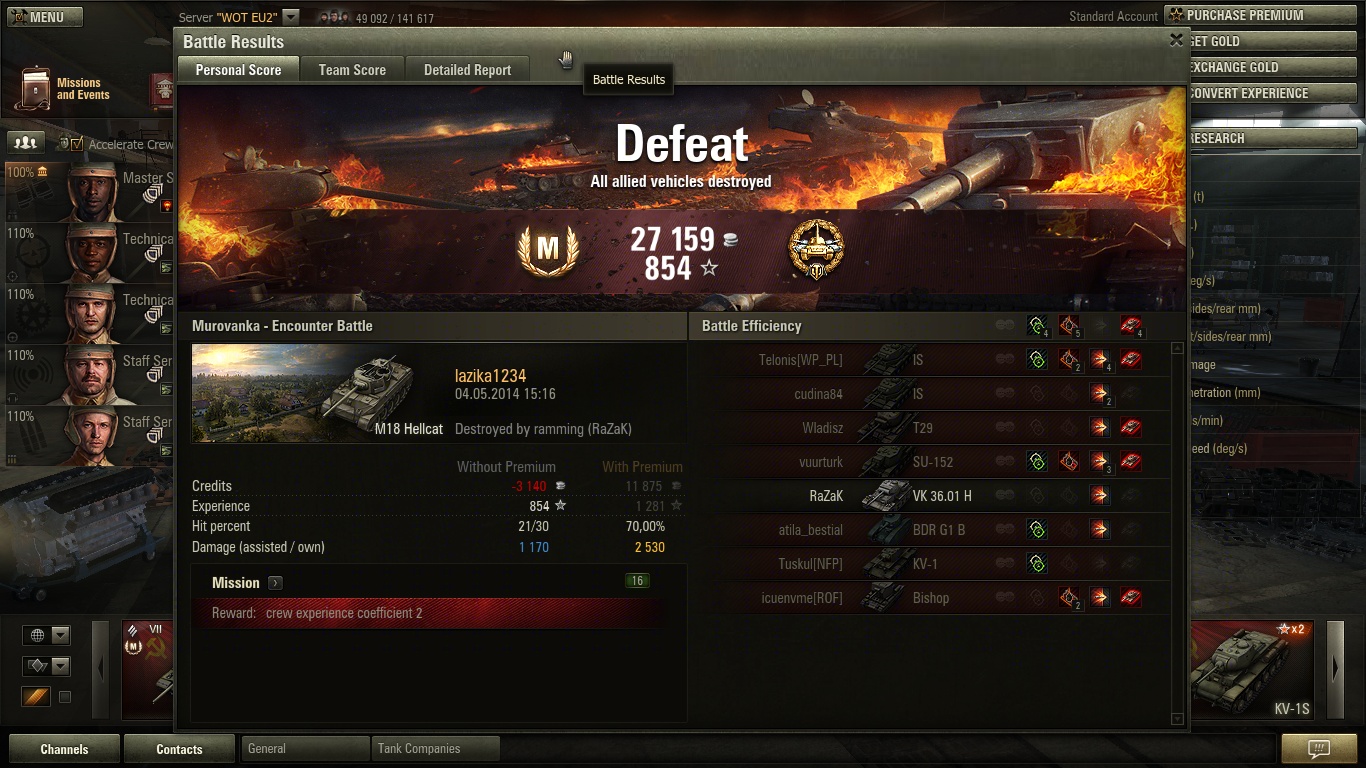Click the Purchase Premium button
The height and width of the screenshot is (768, 1366).
click(x=1260, y=15)
